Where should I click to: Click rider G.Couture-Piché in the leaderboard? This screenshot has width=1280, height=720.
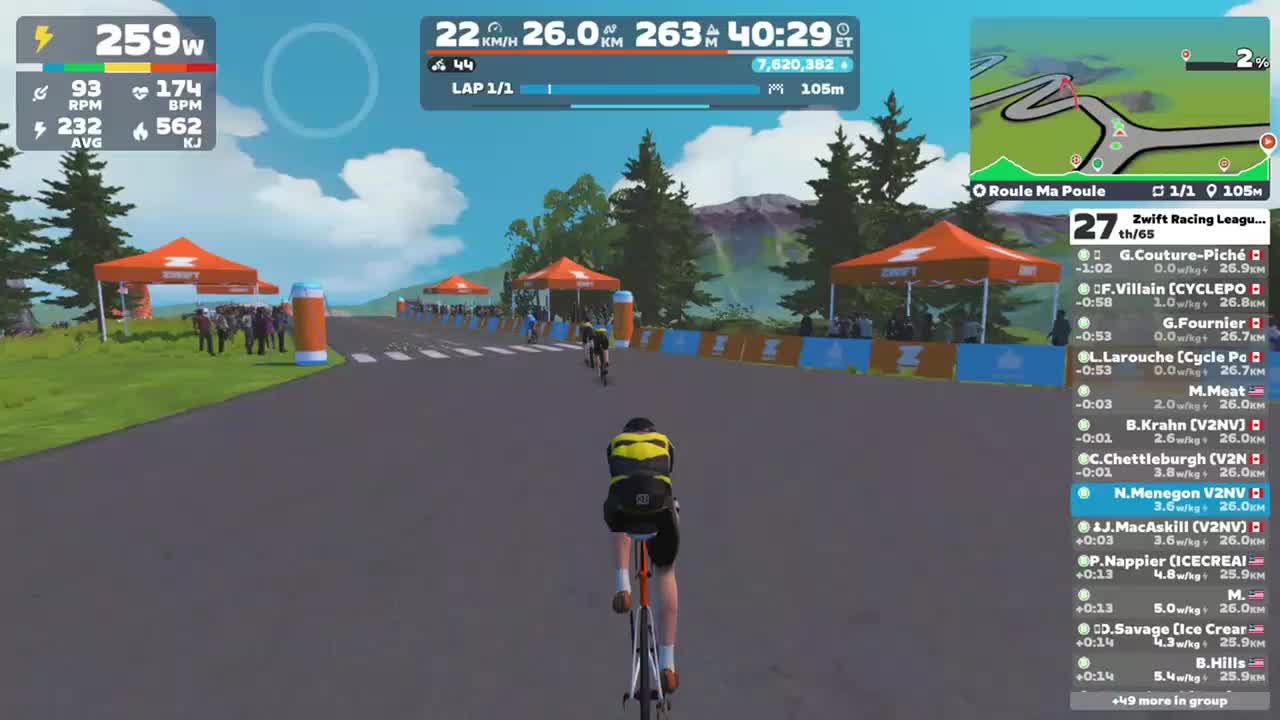pyautogui.click(x=1170, y=260)
